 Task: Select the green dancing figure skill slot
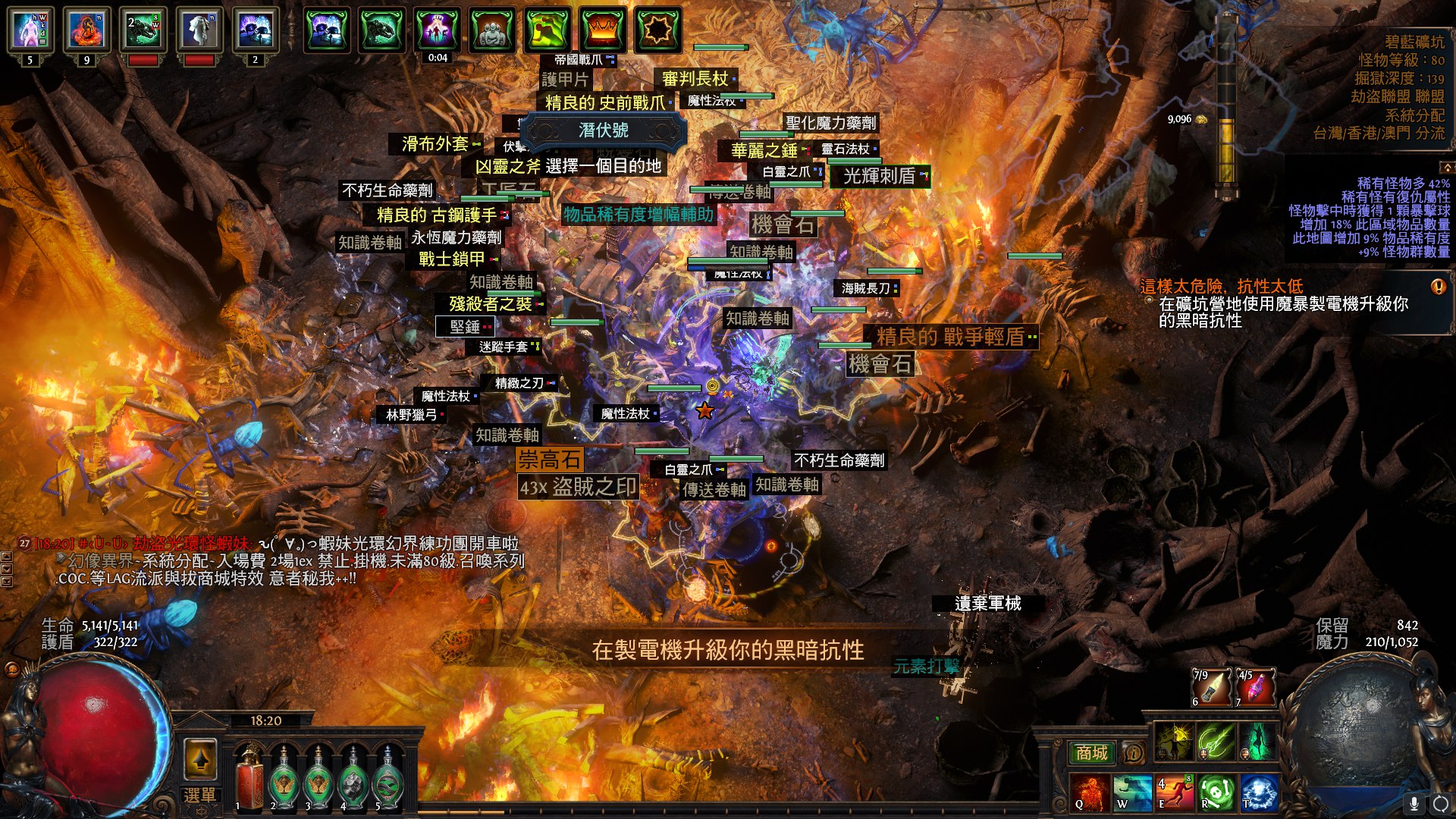pyautogui.click(x=1258, y=741)
